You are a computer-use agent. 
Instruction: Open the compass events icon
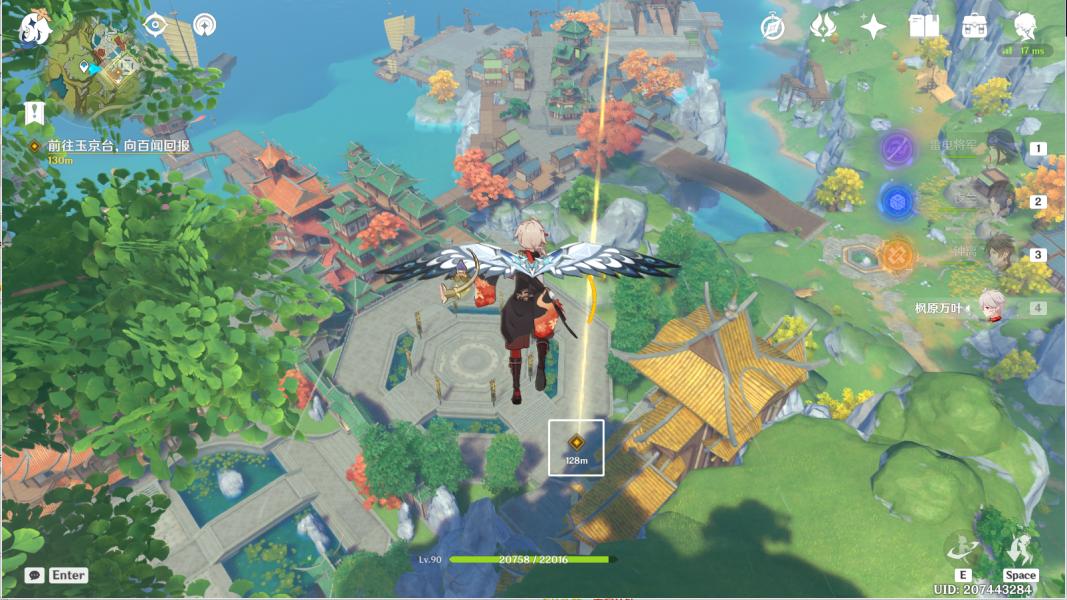pyautogui.click(x=772, y=27)
